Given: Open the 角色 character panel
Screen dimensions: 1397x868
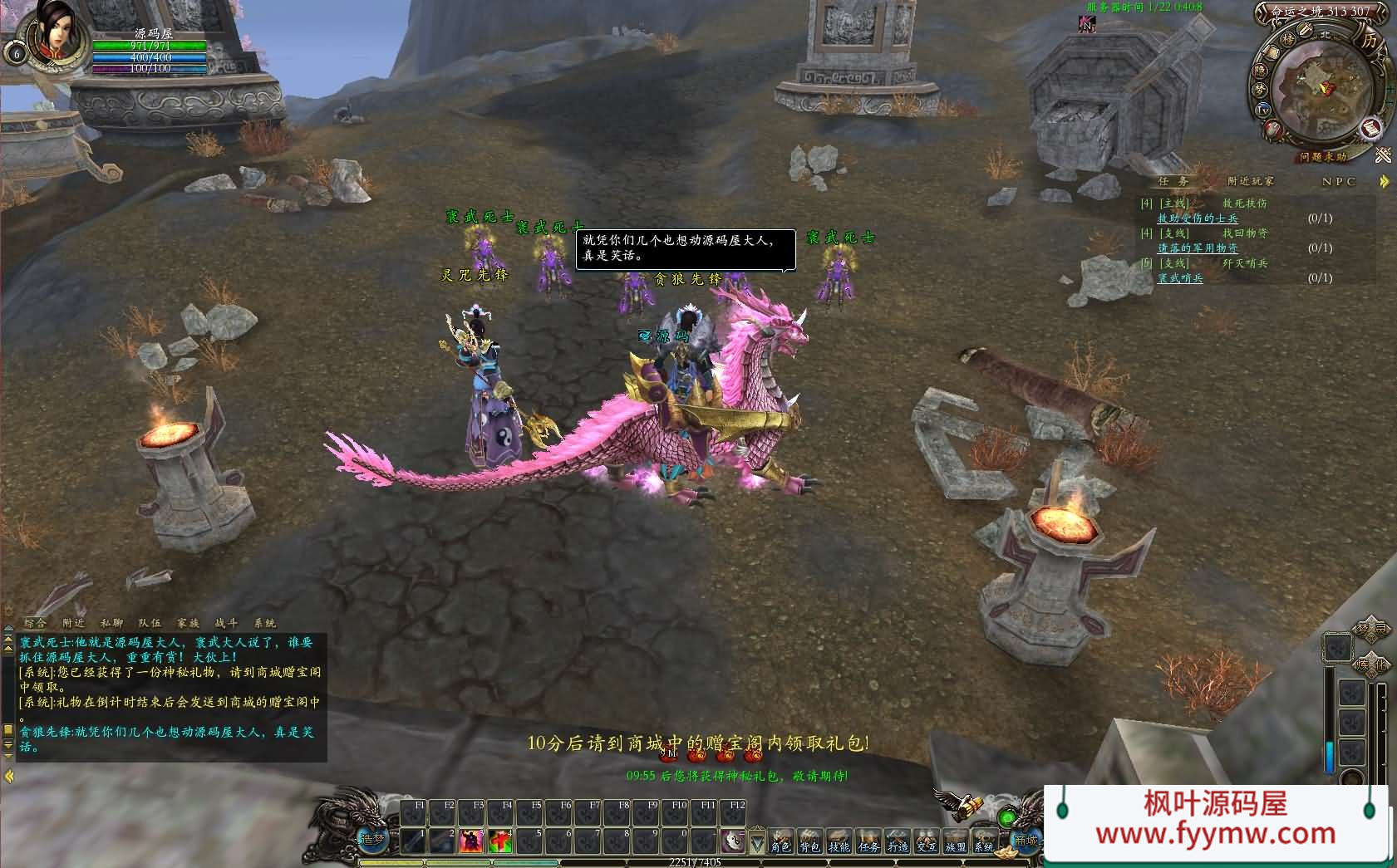Looking at the screenshot, I should (780, 842).
